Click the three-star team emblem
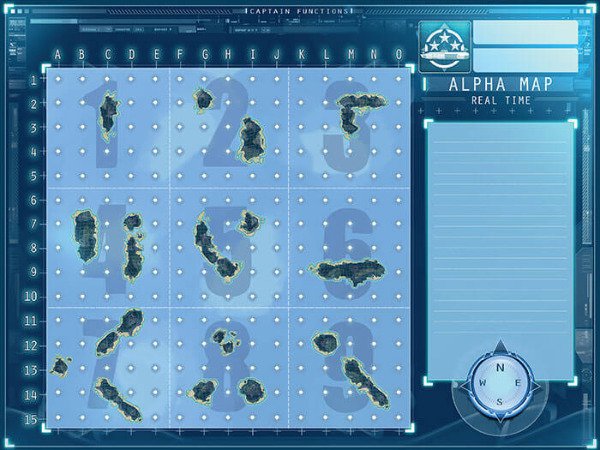This screenshot has height=450, width=600. tap(445, 48)
